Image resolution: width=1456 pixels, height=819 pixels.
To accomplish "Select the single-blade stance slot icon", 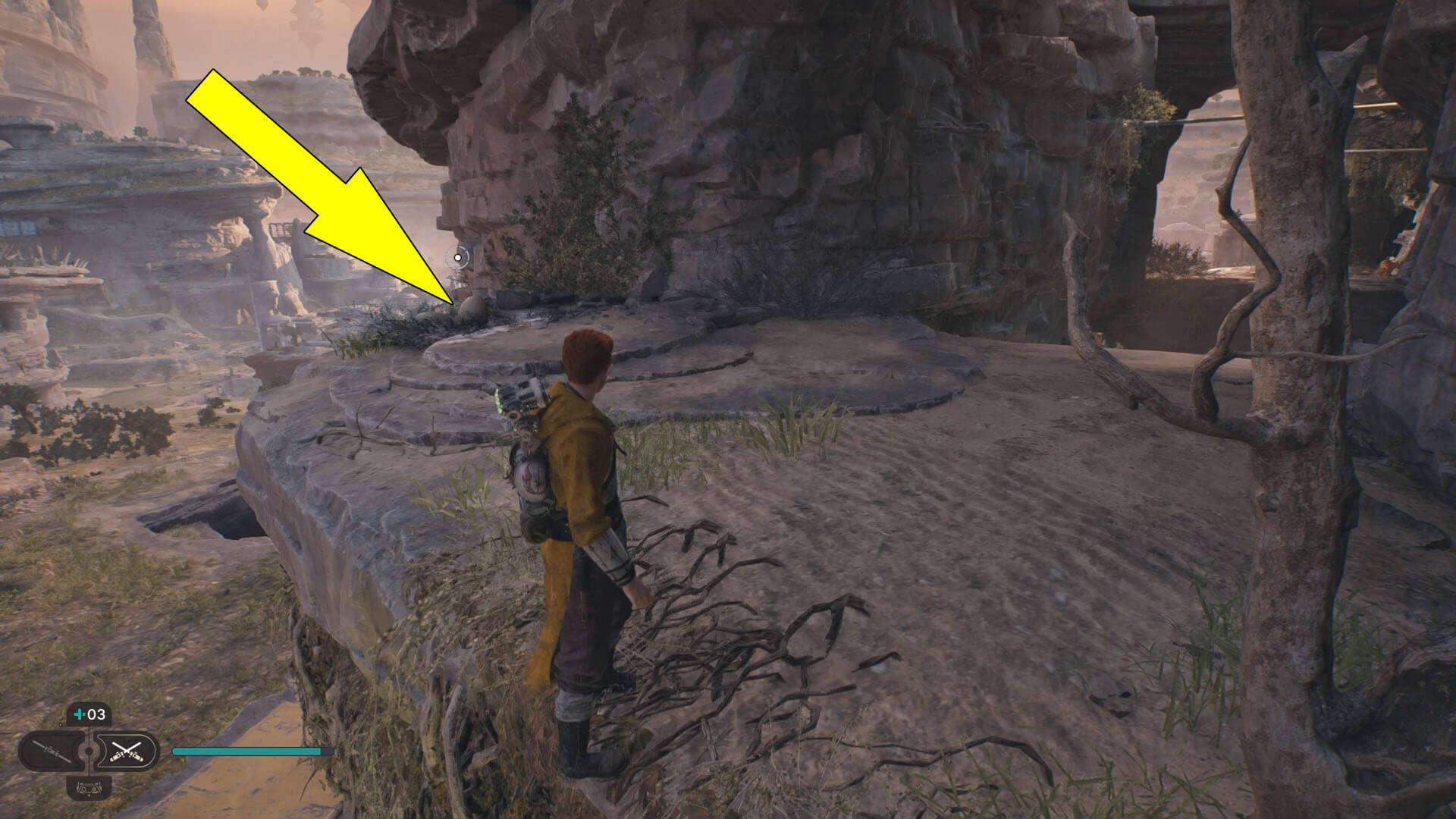I will [52, 750].
